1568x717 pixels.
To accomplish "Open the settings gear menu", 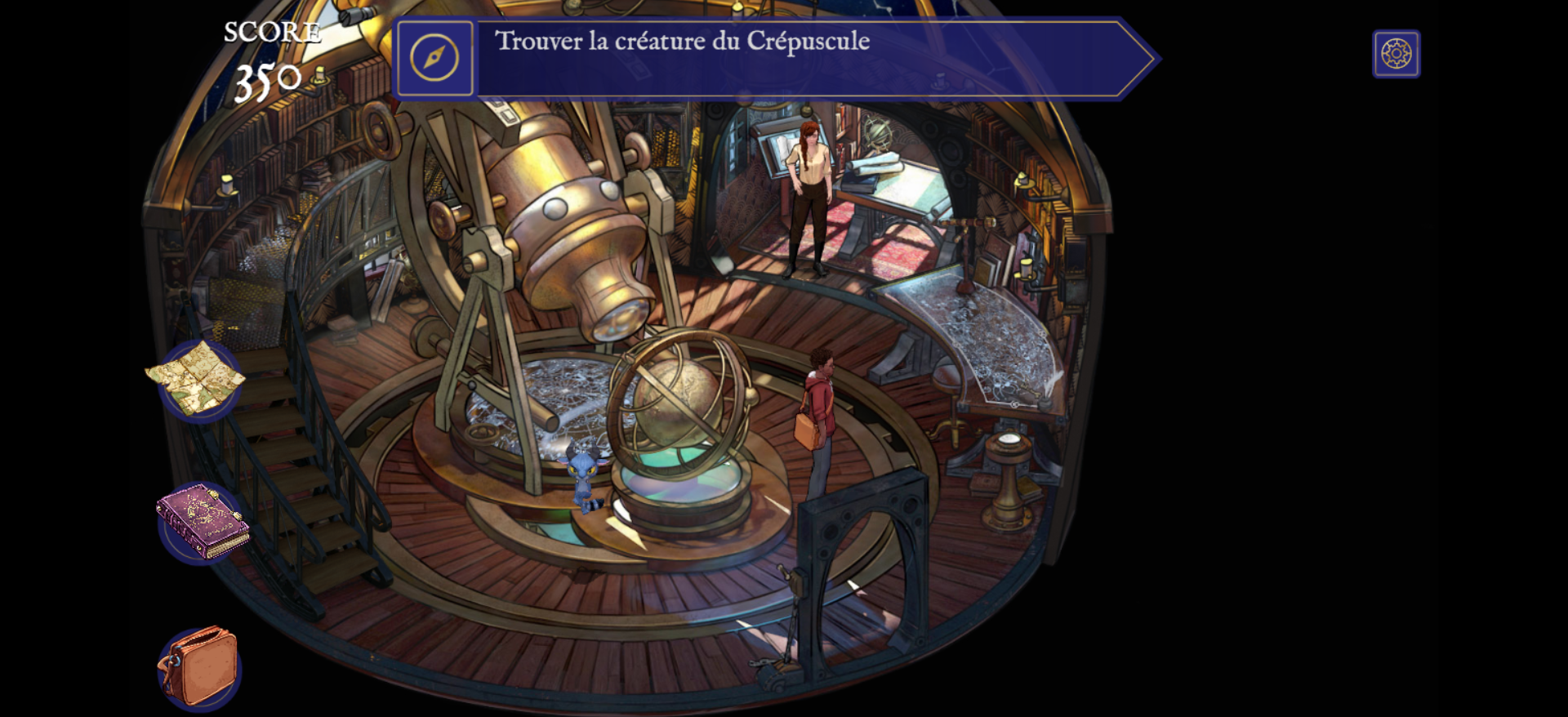I will click(x=1396, y=54).
